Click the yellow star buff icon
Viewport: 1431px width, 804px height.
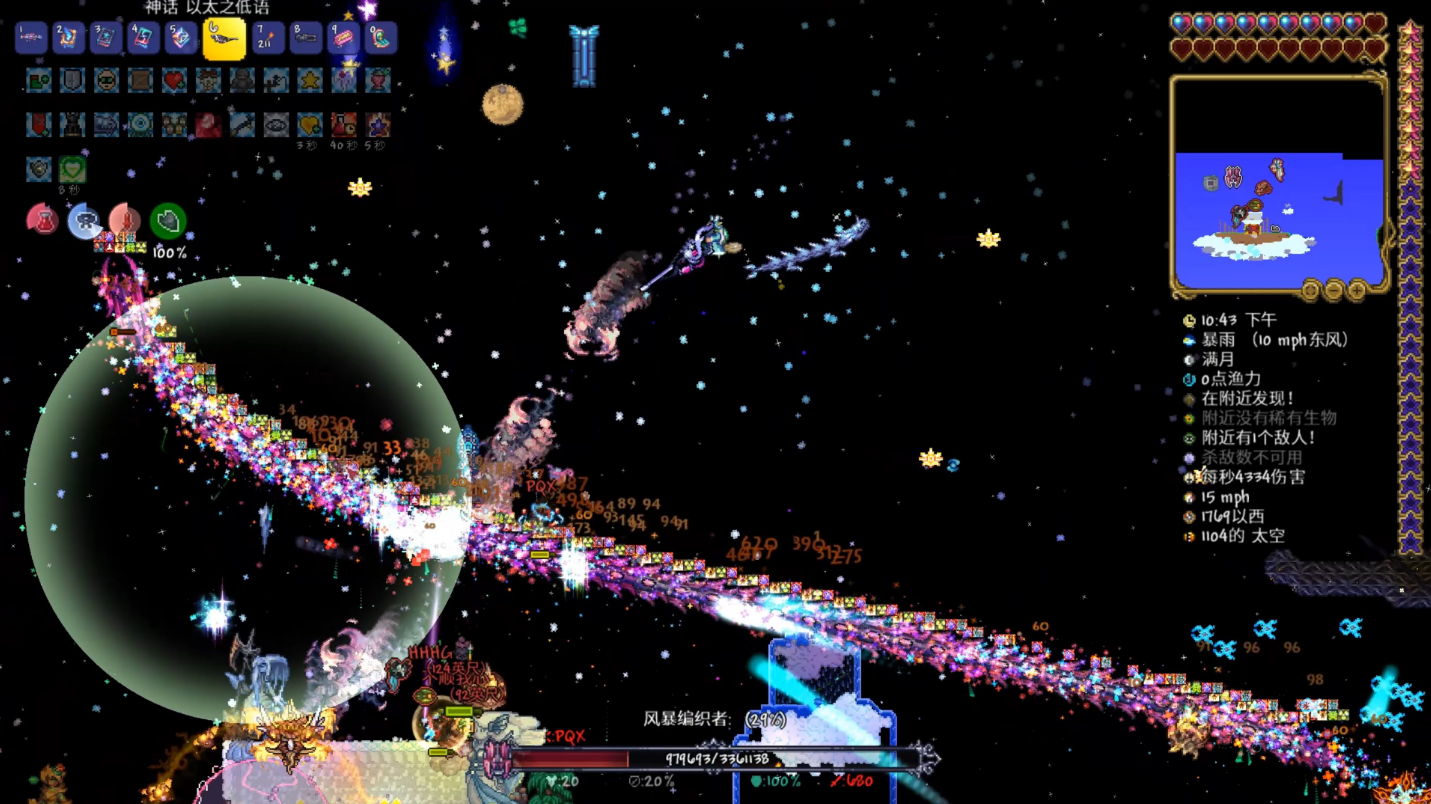tap(310, 80)
